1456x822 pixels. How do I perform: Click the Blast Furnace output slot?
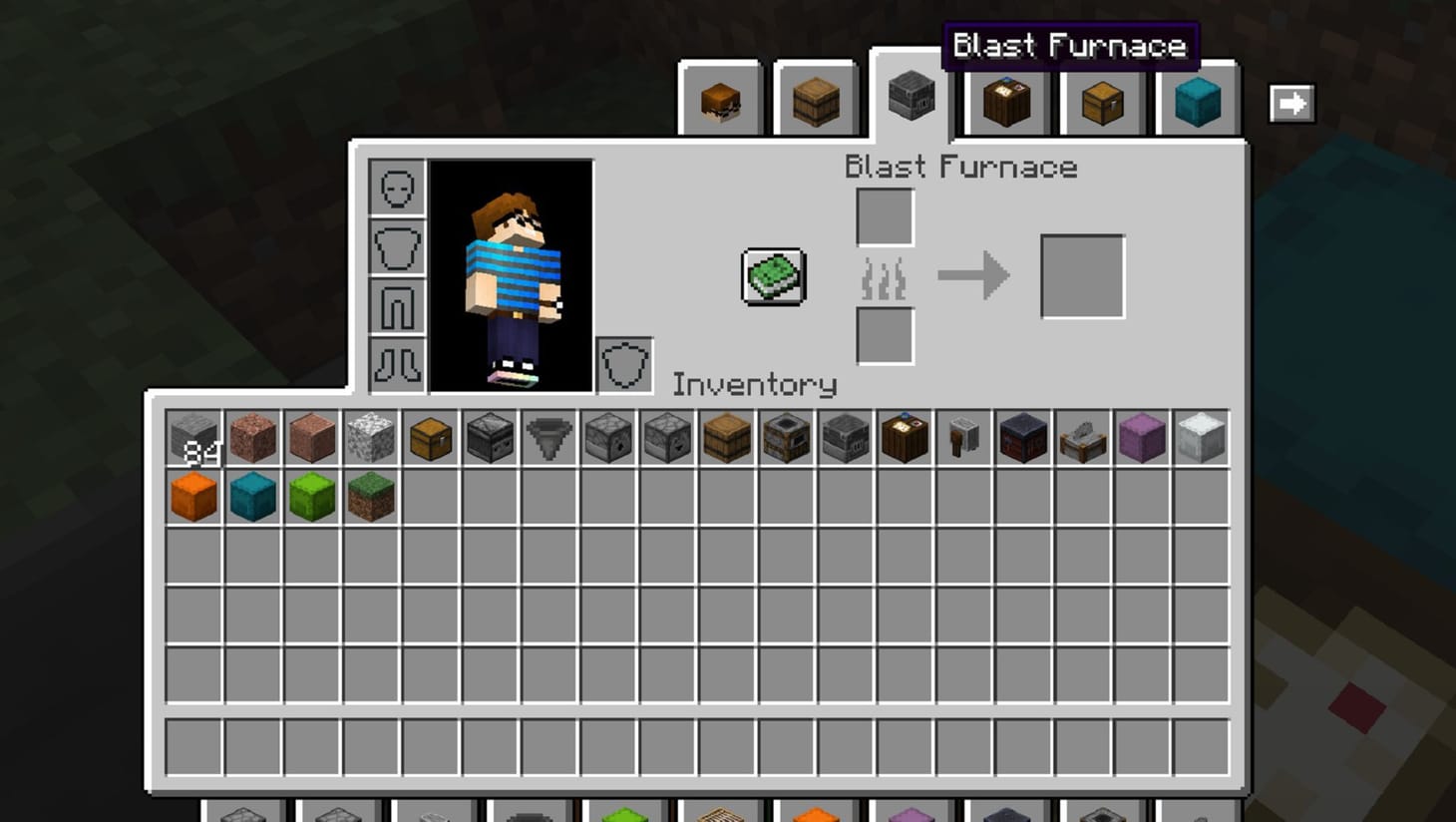pyautogui.click(x=1083, y=275)
